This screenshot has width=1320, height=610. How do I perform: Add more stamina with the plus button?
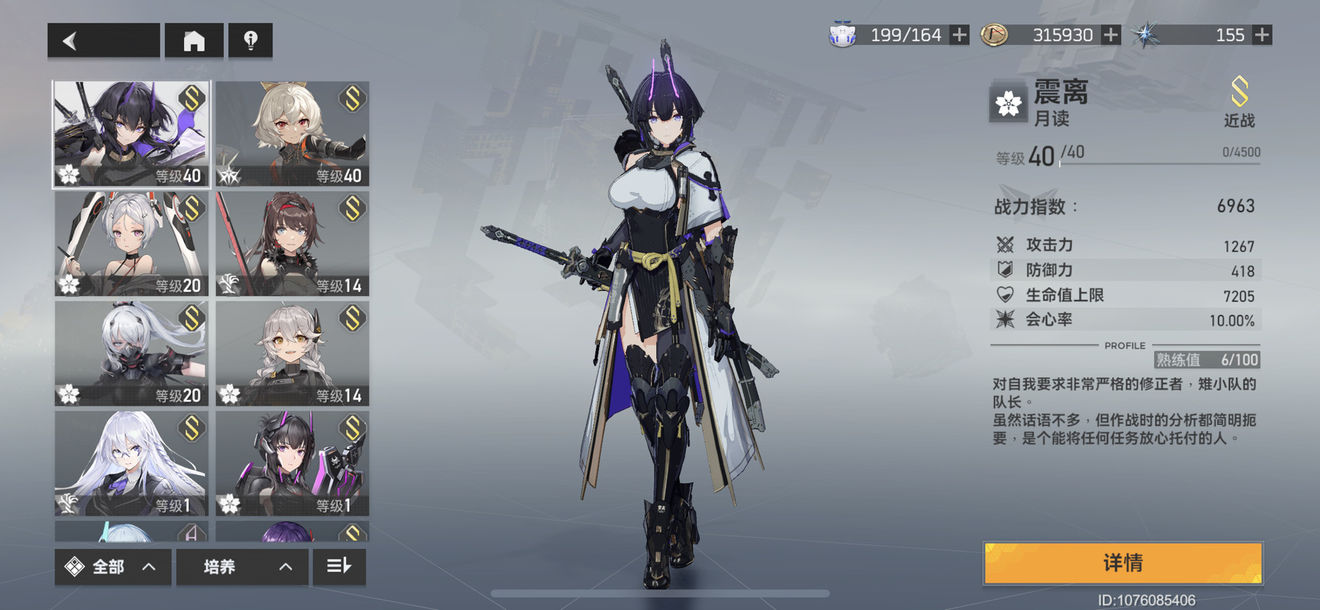[959, 35]
